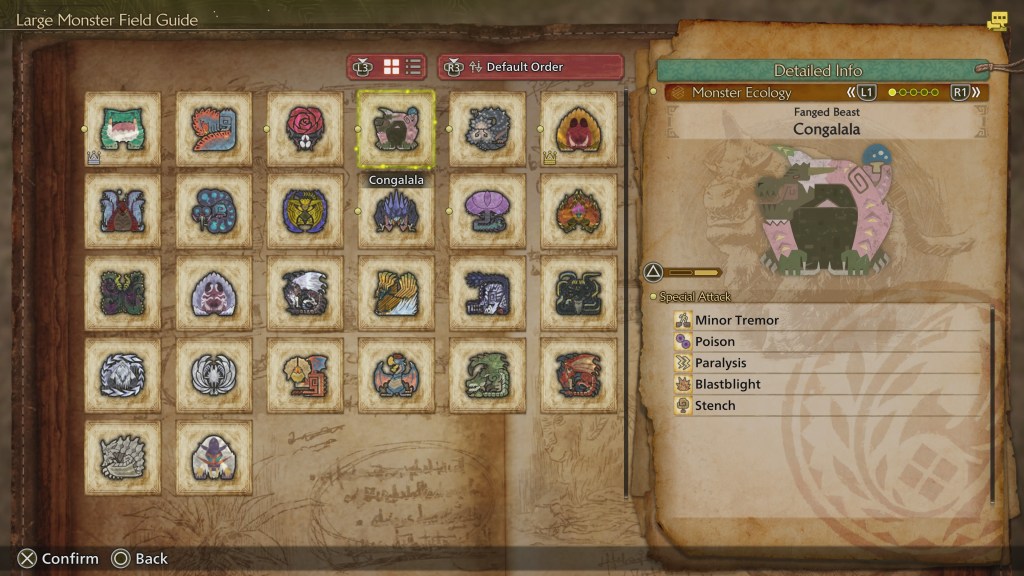The image size is (1024, 576).
Task: Open the yellow chat bubble icon
Action: coord(997,21)
